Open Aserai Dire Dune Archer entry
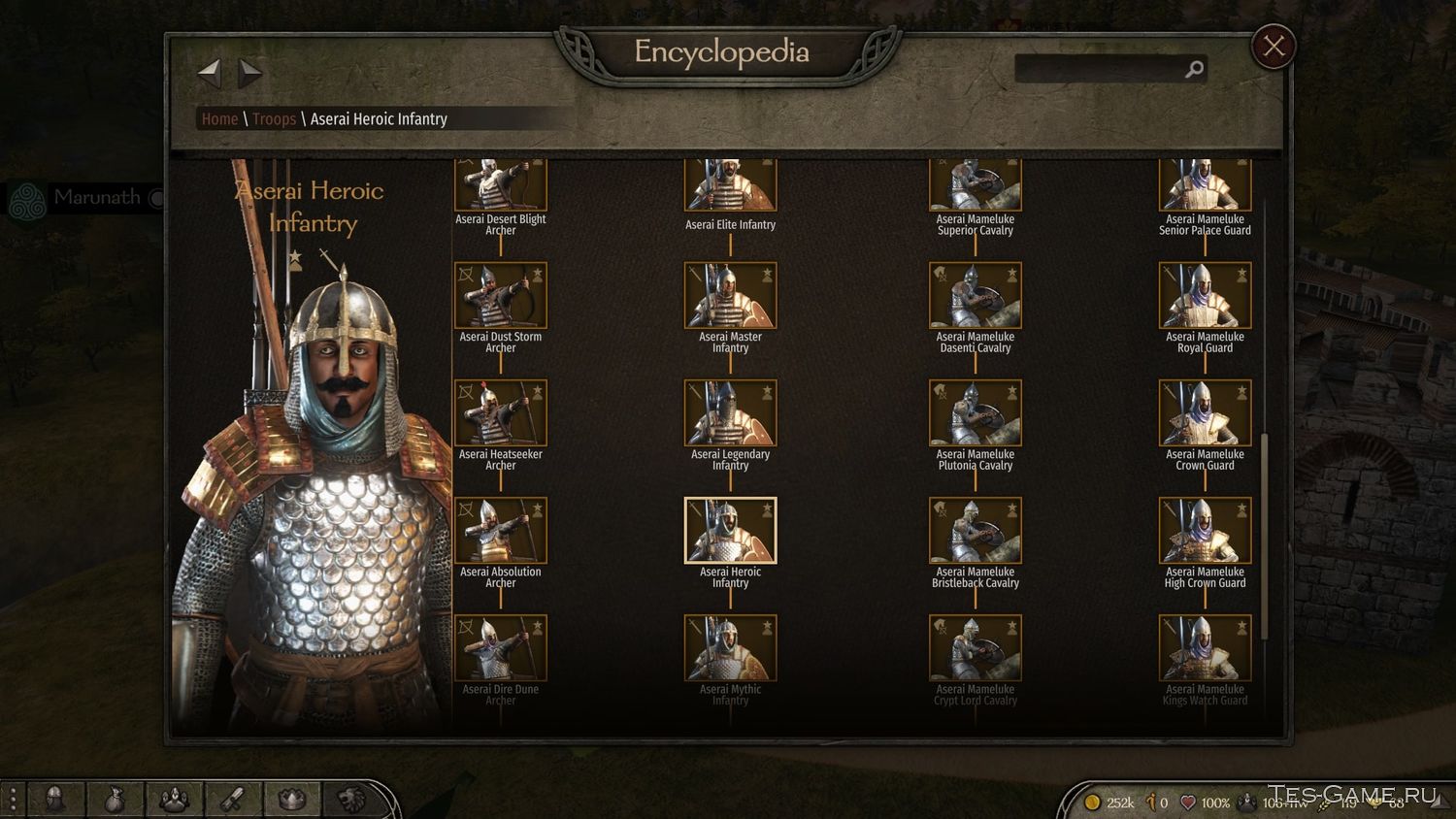The width and height of the screenshot is (1456, 819). coord(501,648)
